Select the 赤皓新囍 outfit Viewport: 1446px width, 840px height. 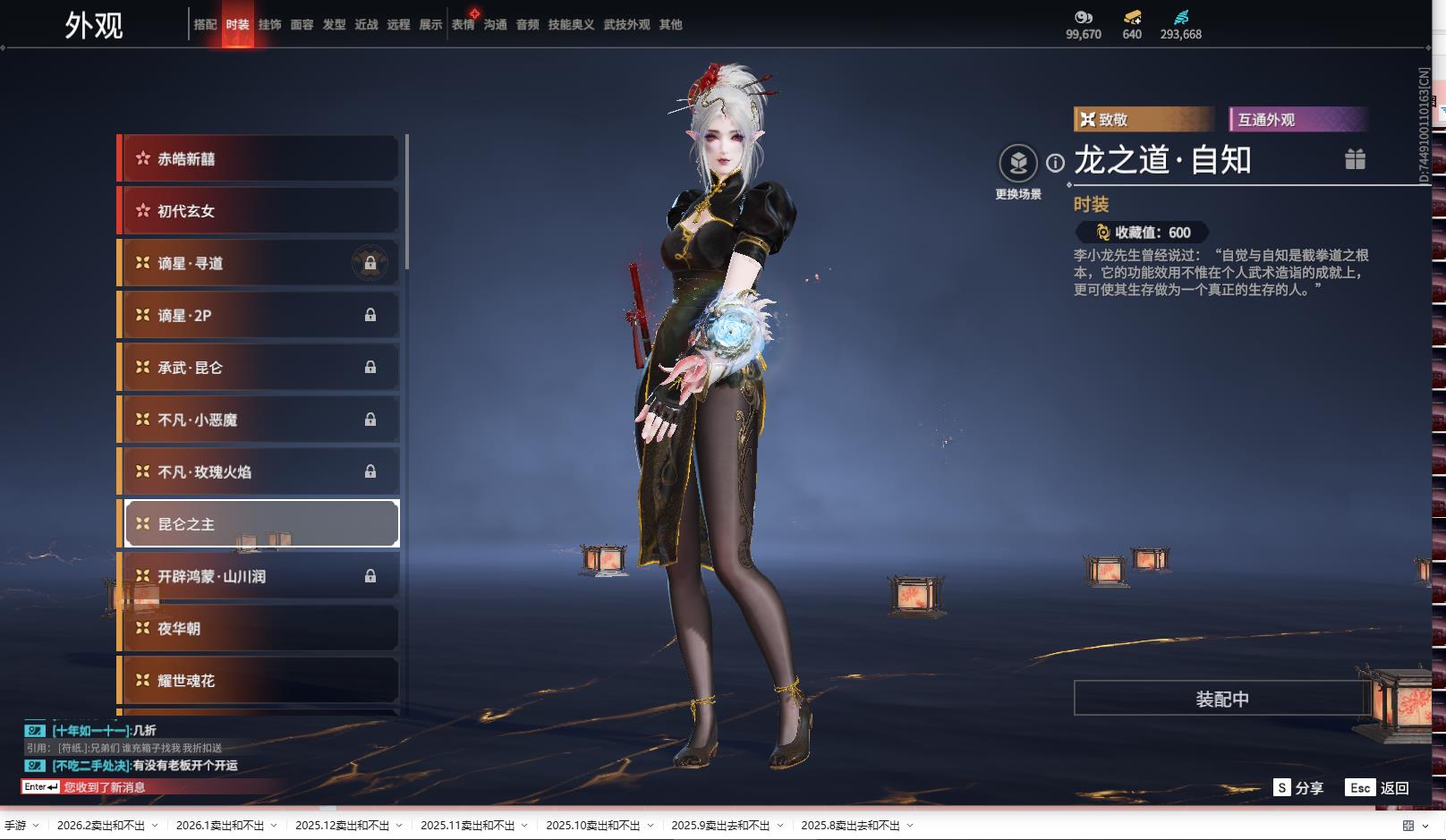[x=259, y=159]
